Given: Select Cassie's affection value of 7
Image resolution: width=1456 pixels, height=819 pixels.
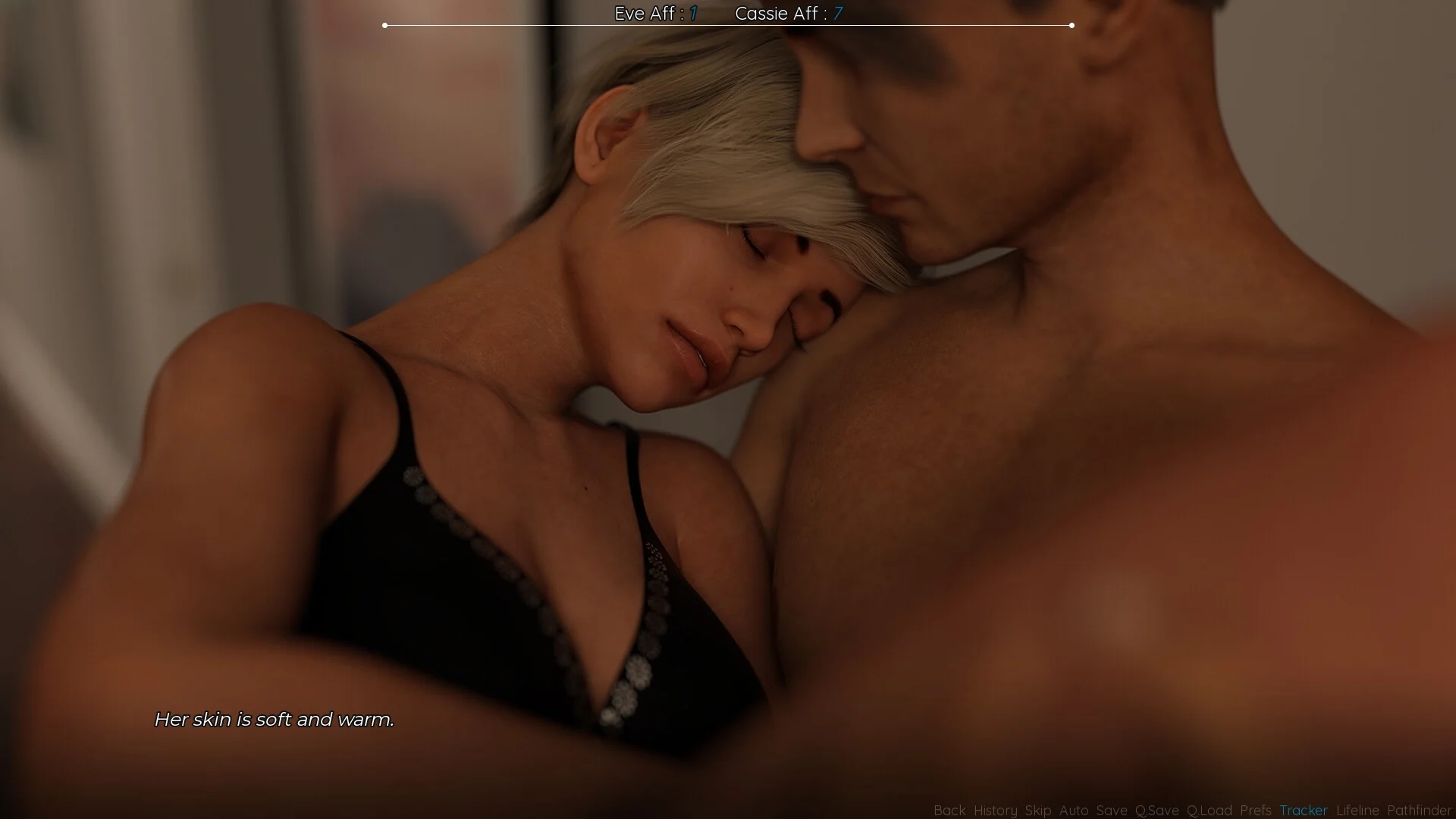Looking at the screenshot, I should 837,13.
